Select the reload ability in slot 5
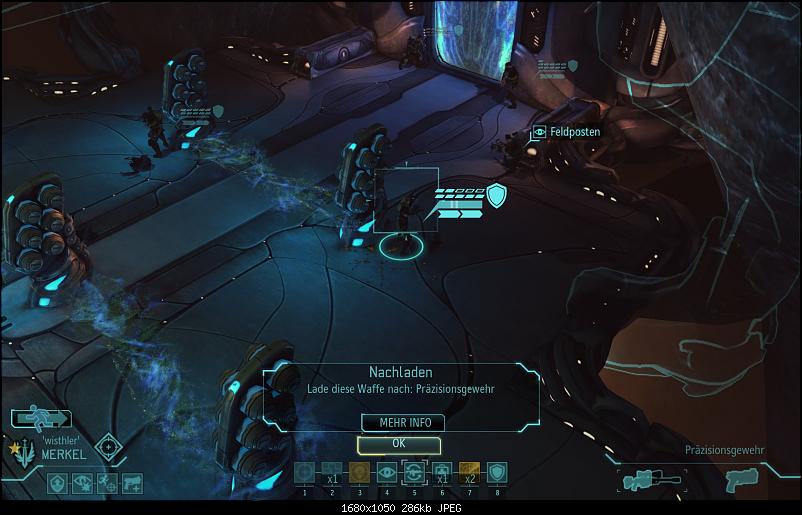 (413, 473)
